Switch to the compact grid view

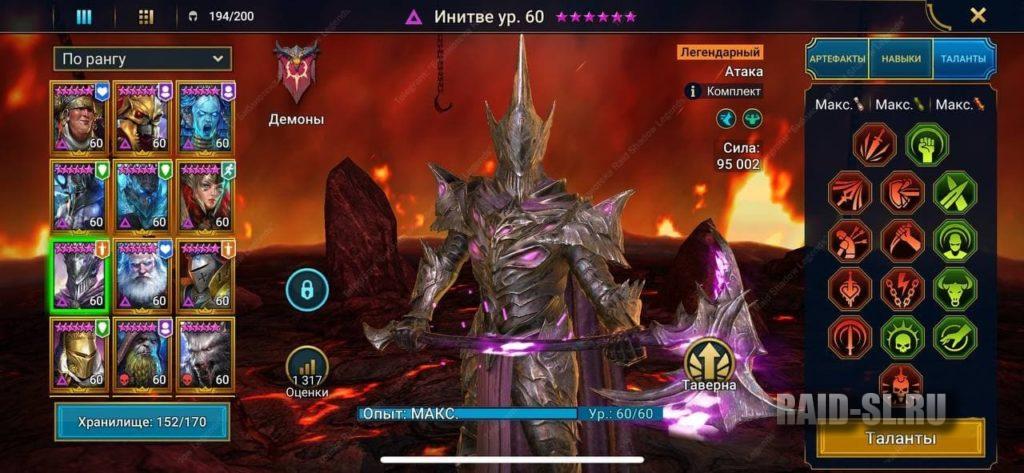[146, 16]
